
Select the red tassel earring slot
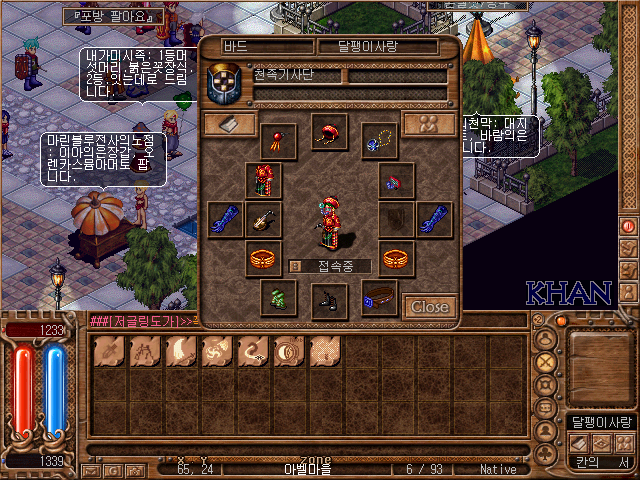coord(278,140)
